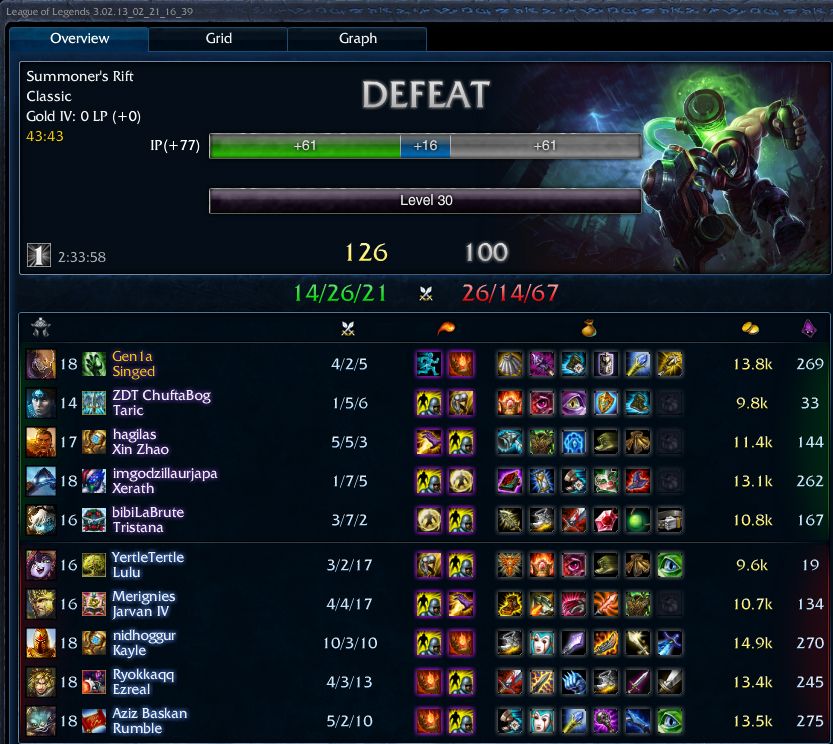Select YertleTertle's Lulu row
The height and width of the screenshot is (744, 833).
click(148, 565)
